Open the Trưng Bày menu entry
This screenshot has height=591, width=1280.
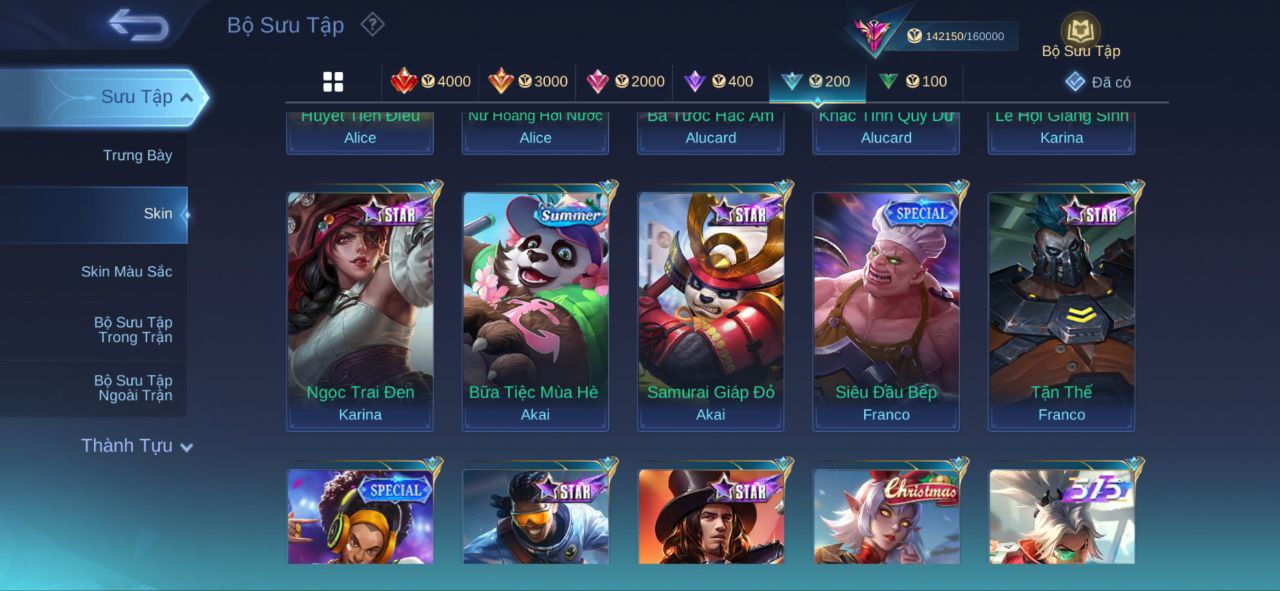pyautogui.click(x=137, y=155)
